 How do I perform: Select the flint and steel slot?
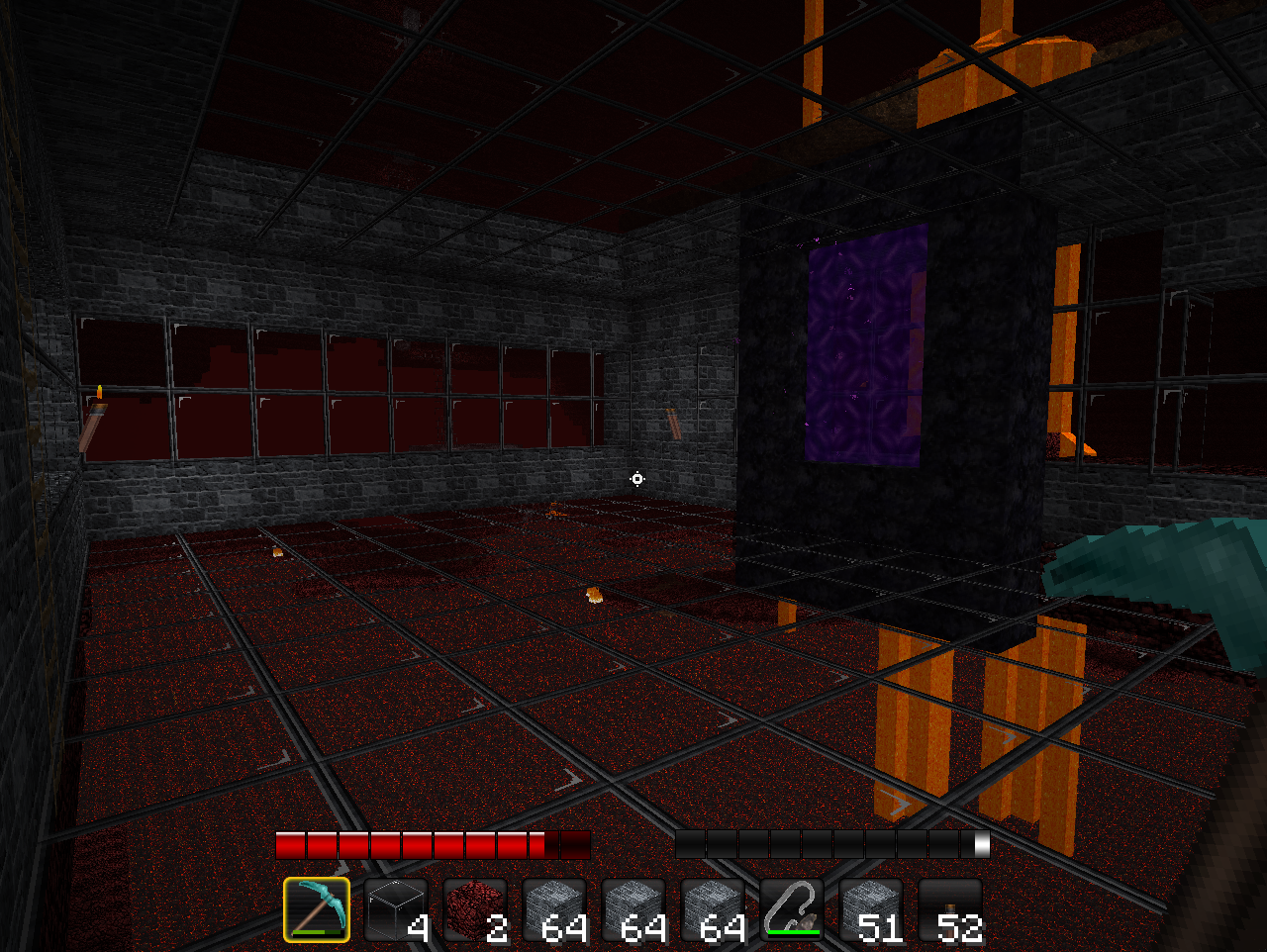(792, 909)
